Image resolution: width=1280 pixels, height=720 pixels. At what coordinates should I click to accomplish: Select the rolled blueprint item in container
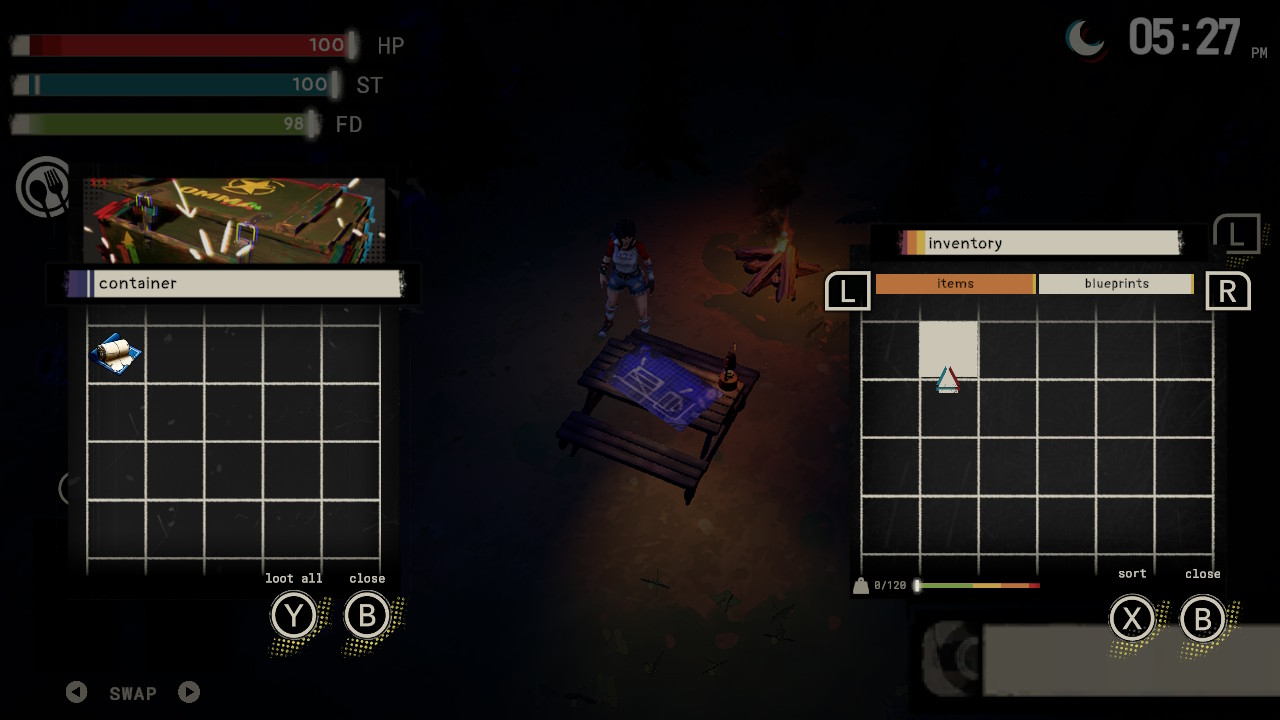point(116,353)
